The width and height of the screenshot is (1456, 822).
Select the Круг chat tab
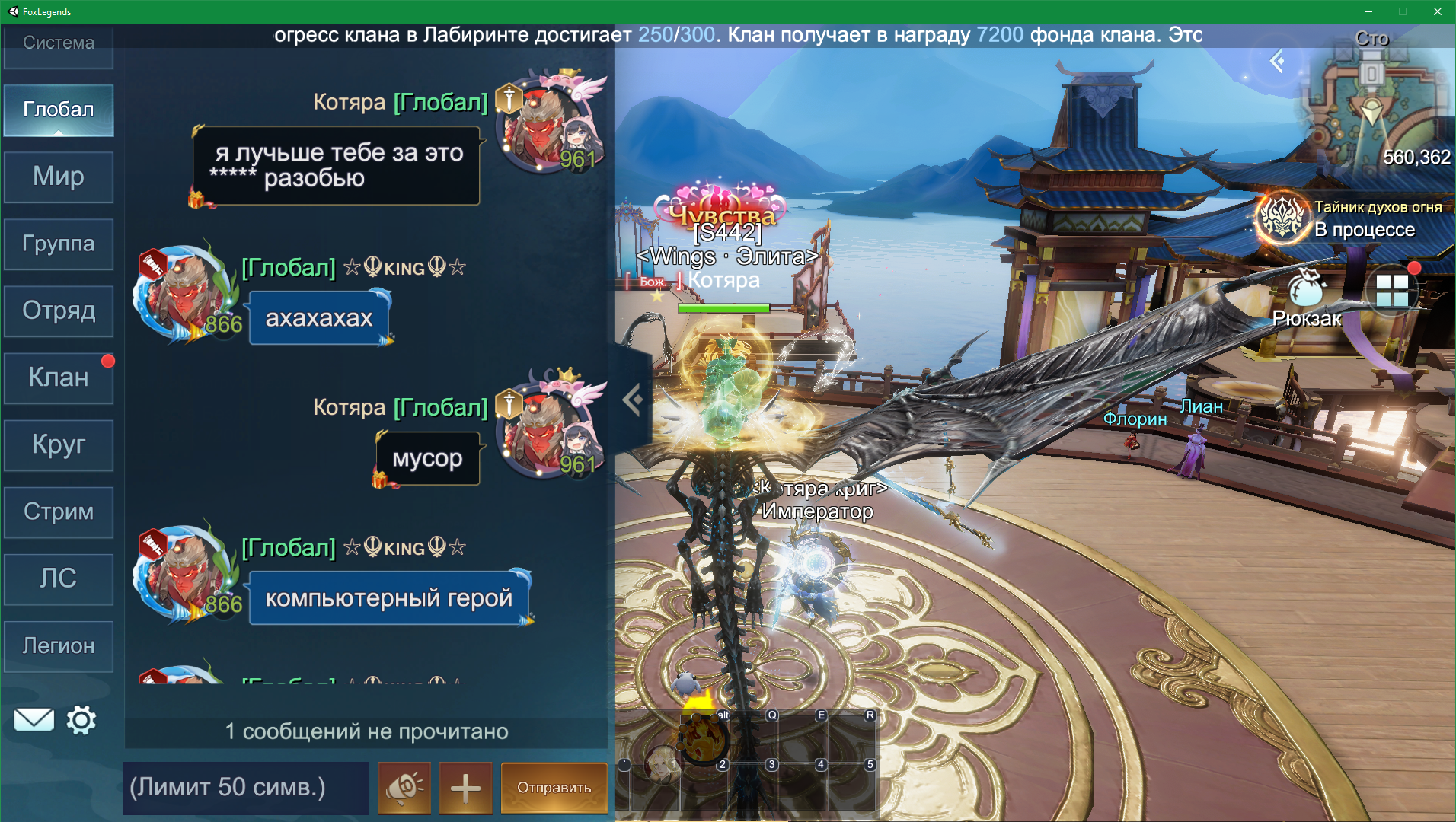tap(59, 444)
